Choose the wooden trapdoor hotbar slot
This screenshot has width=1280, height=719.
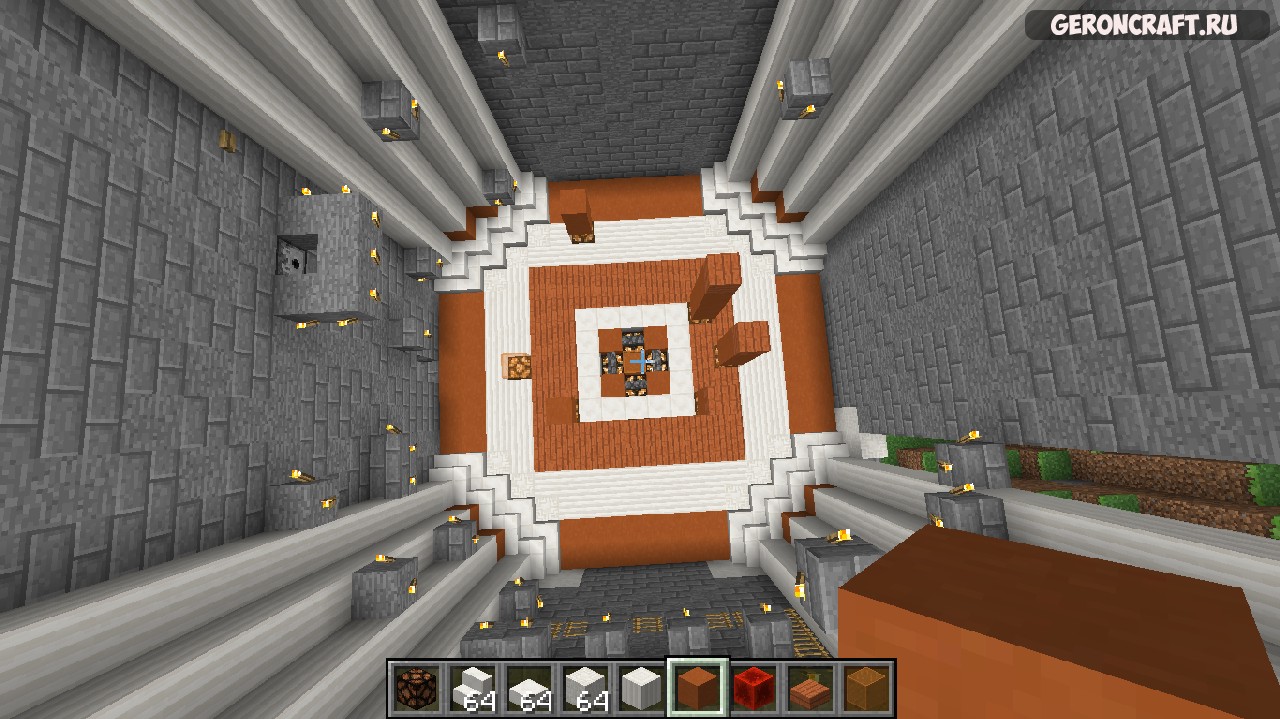point(811,688)
